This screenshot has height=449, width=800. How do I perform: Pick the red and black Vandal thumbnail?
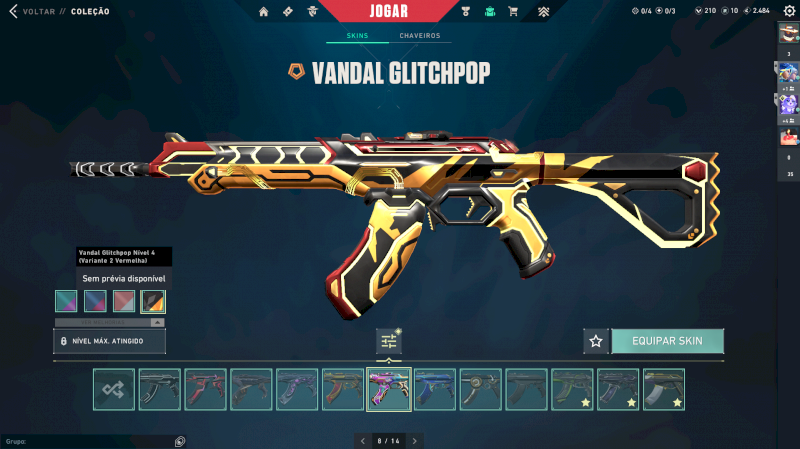click(206, 390)
